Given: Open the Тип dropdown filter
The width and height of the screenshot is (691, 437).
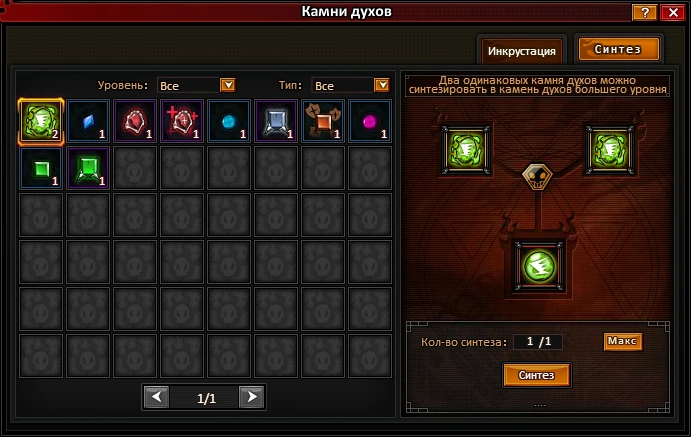Looking at the screenshot, I should [x=381, y=85].
